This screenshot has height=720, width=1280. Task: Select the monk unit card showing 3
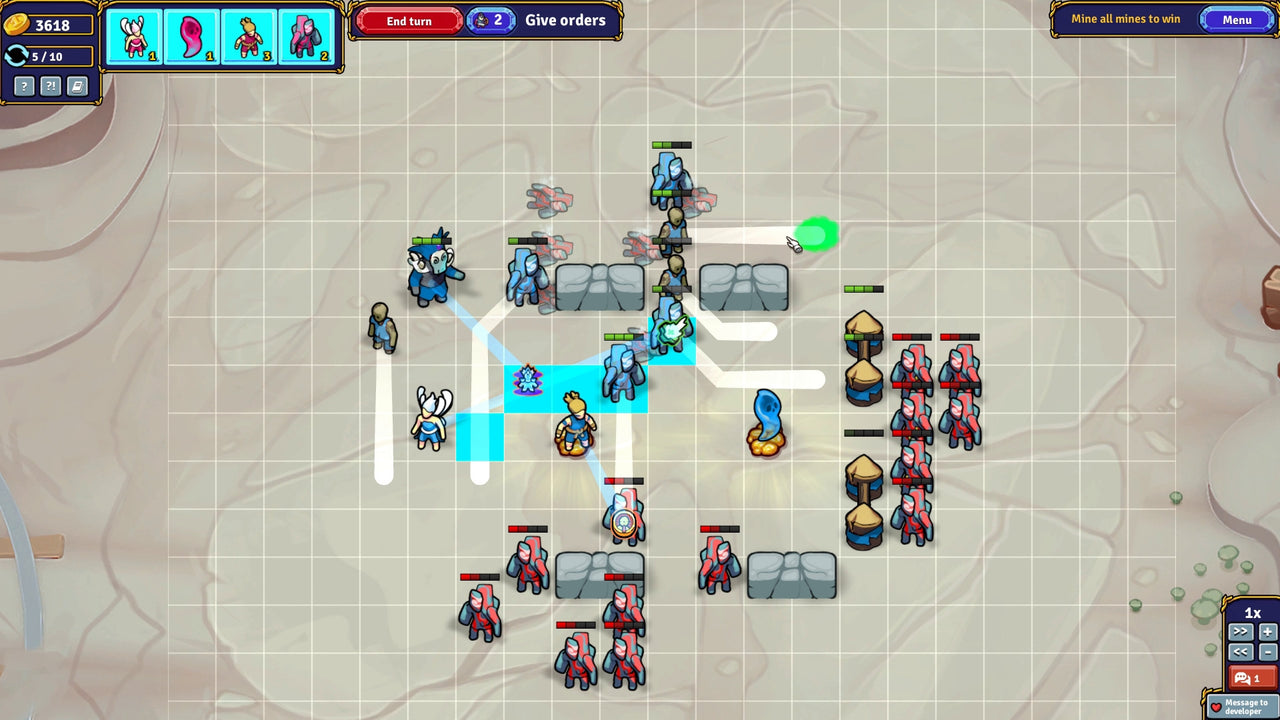coord(249,31)
